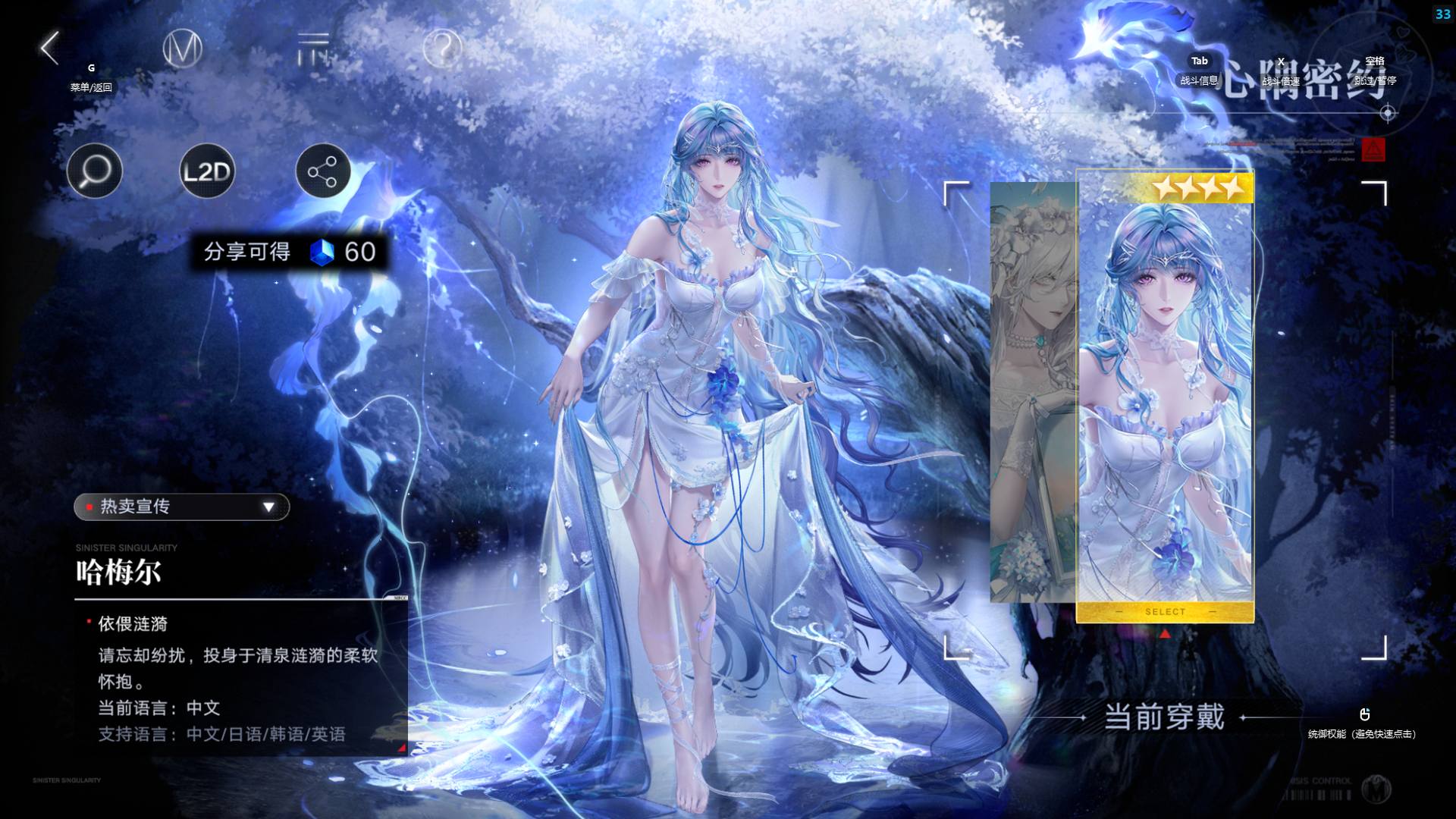Image resolution: width=1456 pixels, height=819 pixels.
Task: Share this skin with the share button
Action: point(322,171)
